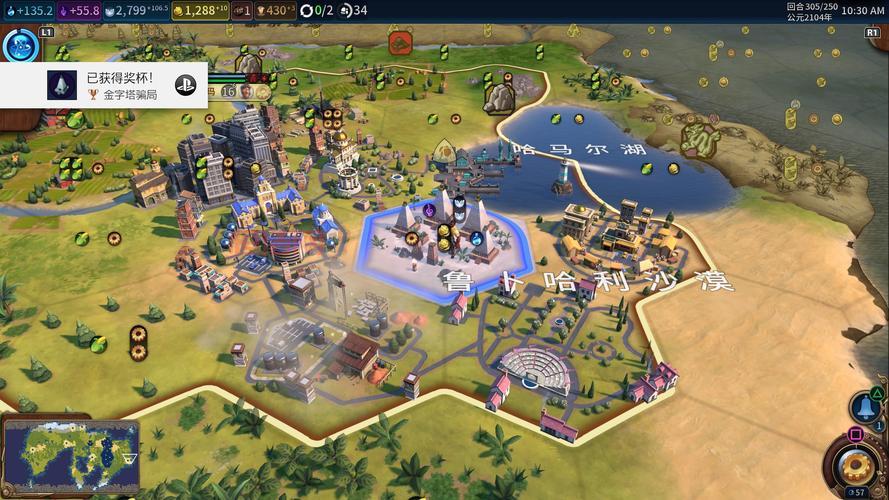Click the envoys counter showing 34
The height and width of the screenshot is (500, 889).
353,11
